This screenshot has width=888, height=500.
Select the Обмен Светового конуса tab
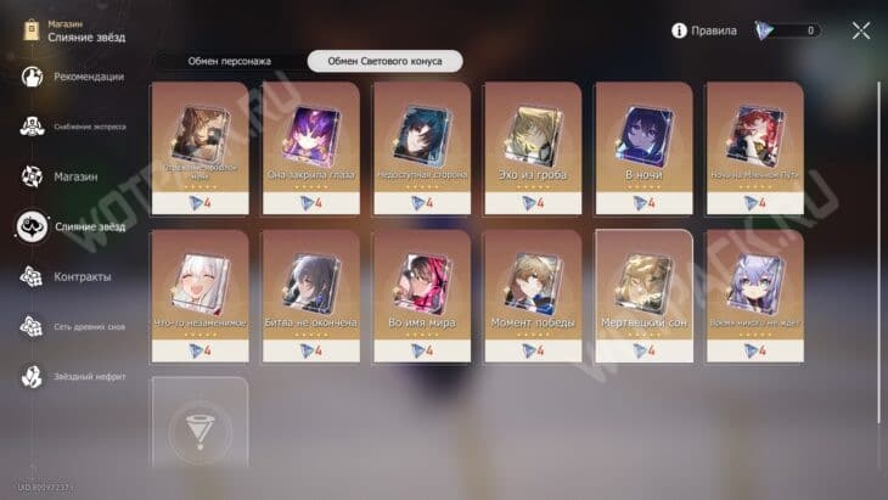385,61
